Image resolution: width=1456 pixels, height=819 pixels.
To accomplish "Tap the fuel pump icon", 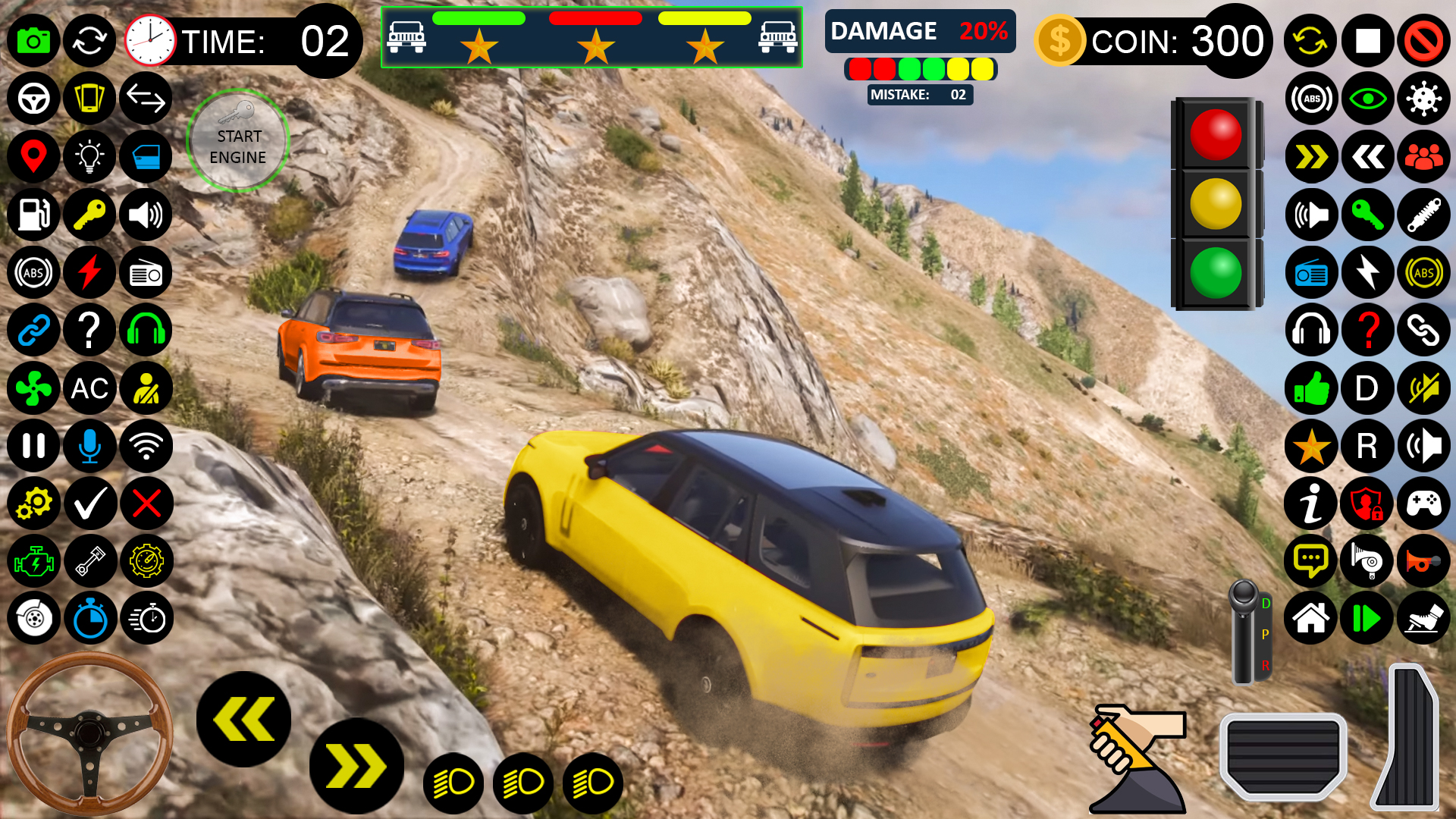I will [33, 215].
